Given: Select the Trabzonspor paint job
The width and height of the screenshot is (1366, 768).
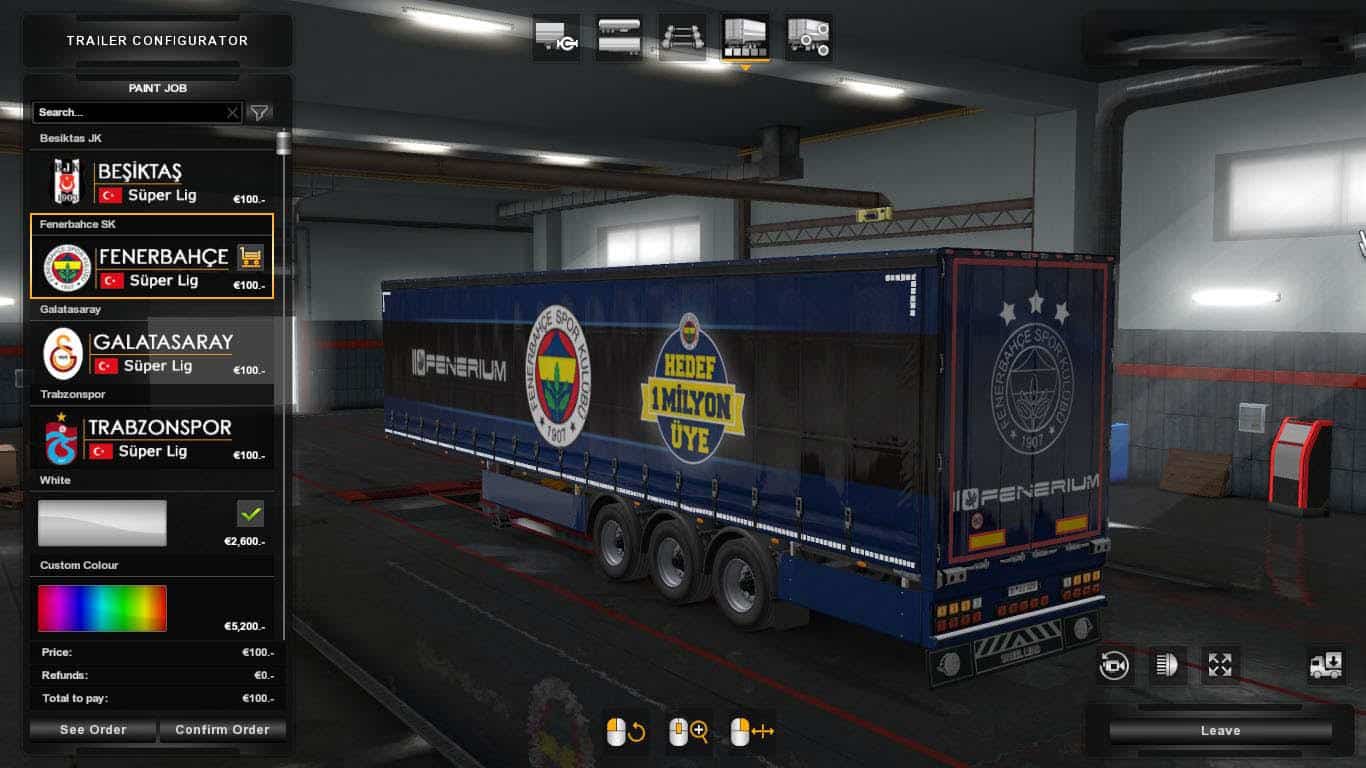Looking at the screenshot, I should (x=150, y=438).
